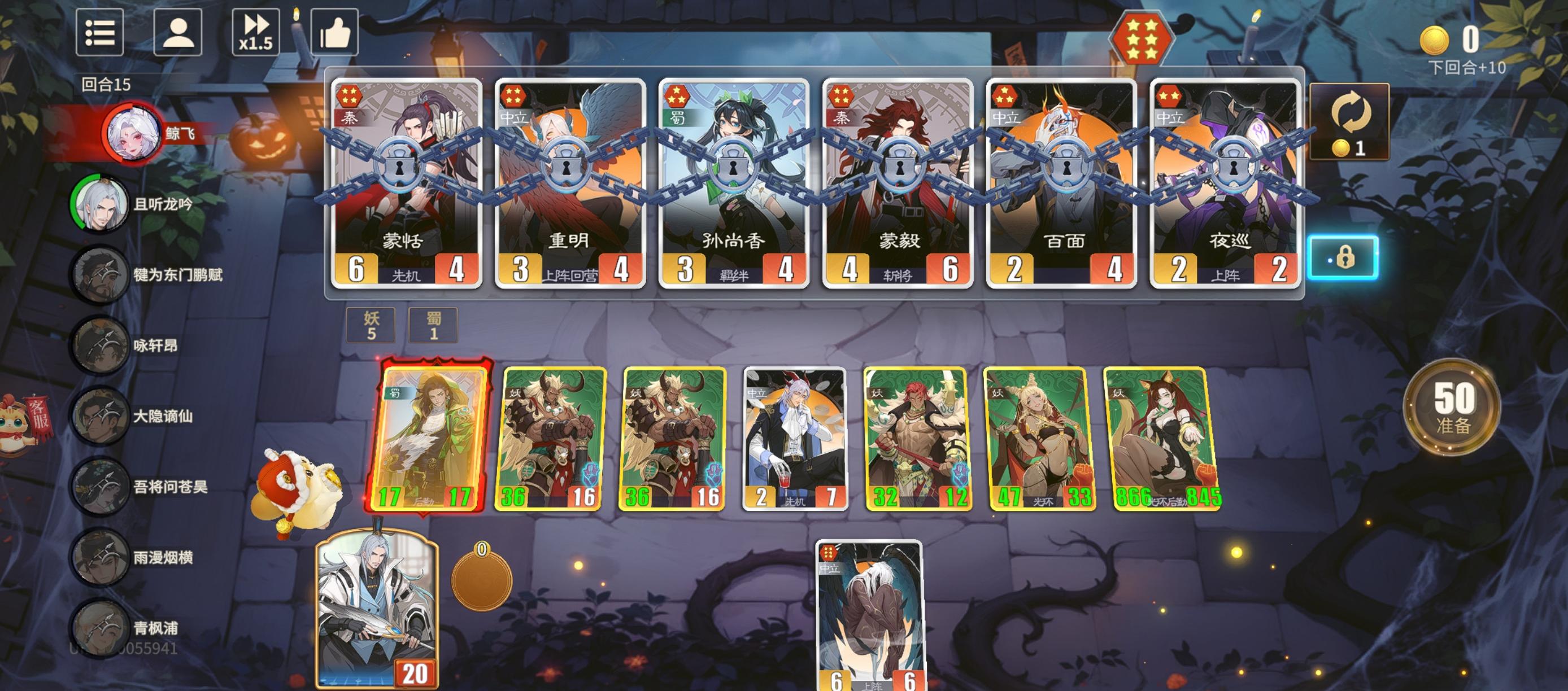This screenshot has height=691, width=1568.
Task: Toggle the x1.5 battle speed
Action: (256, 33)
